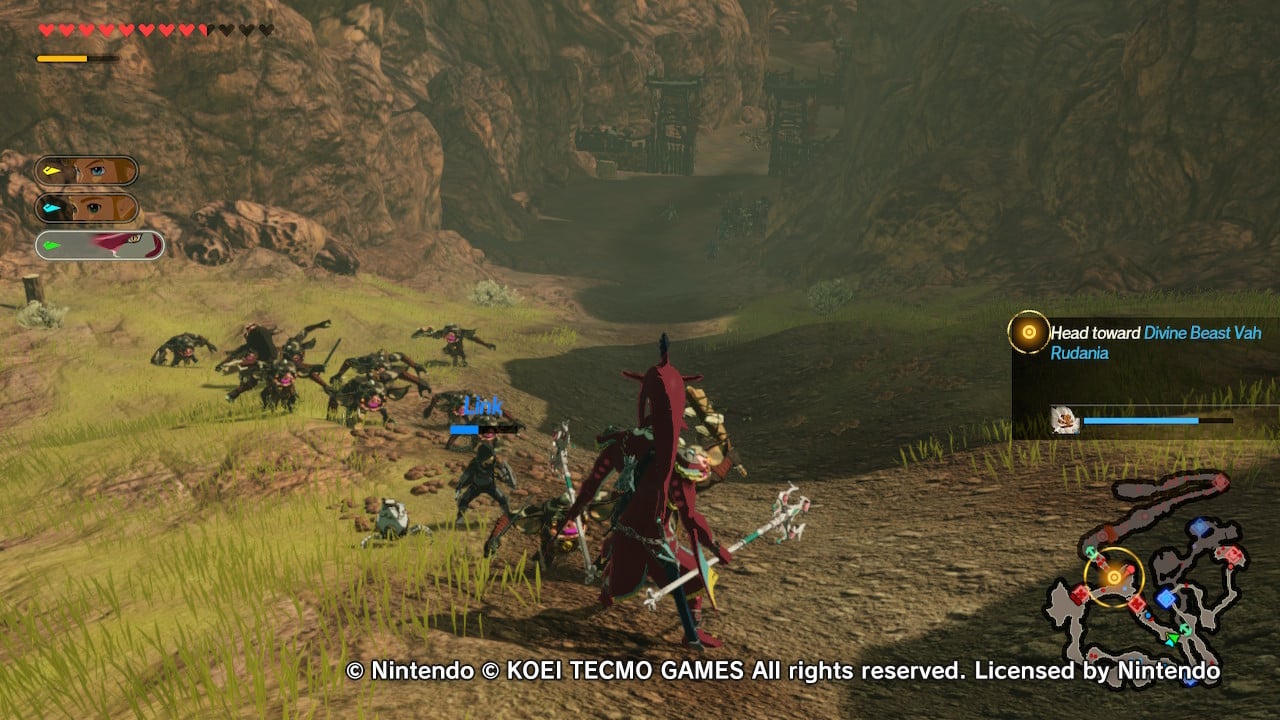This screenshot has height=720, width=1280.
Task: Click the green player arrow on the minimap
Action: click(1173, 636)
